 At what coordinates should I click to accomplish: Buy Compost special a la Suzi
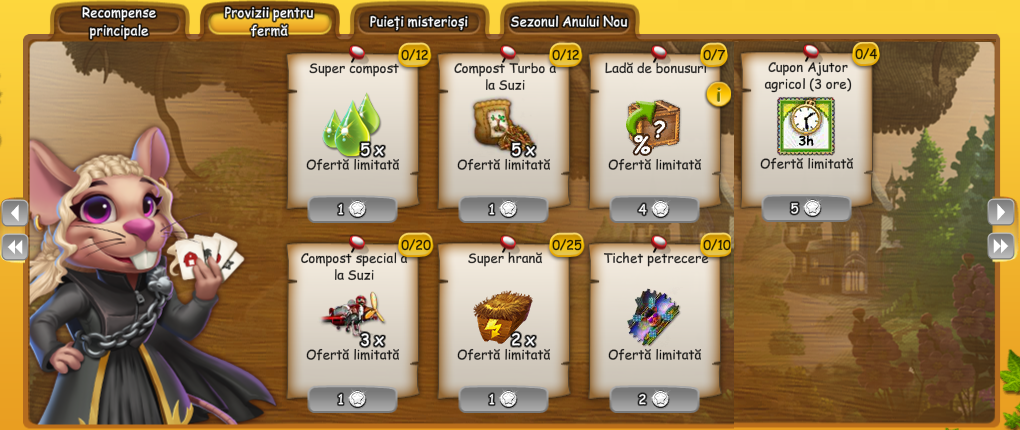click(352, 399)
